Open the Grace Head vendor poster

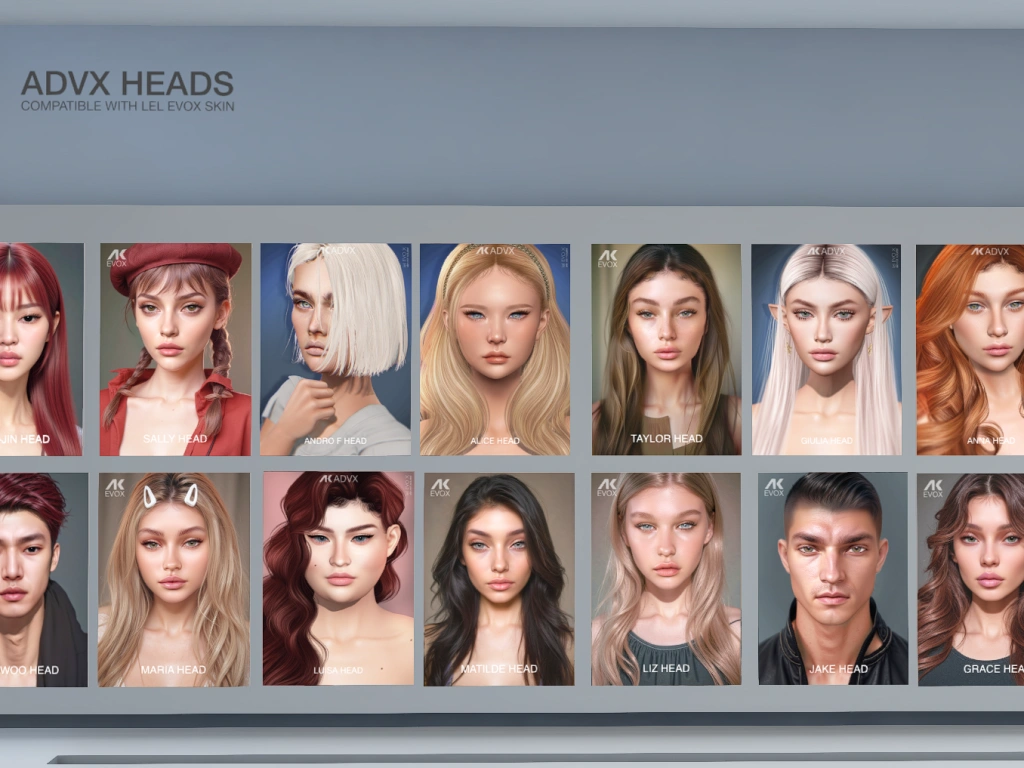pyautogui.click(x=972, y=579)
